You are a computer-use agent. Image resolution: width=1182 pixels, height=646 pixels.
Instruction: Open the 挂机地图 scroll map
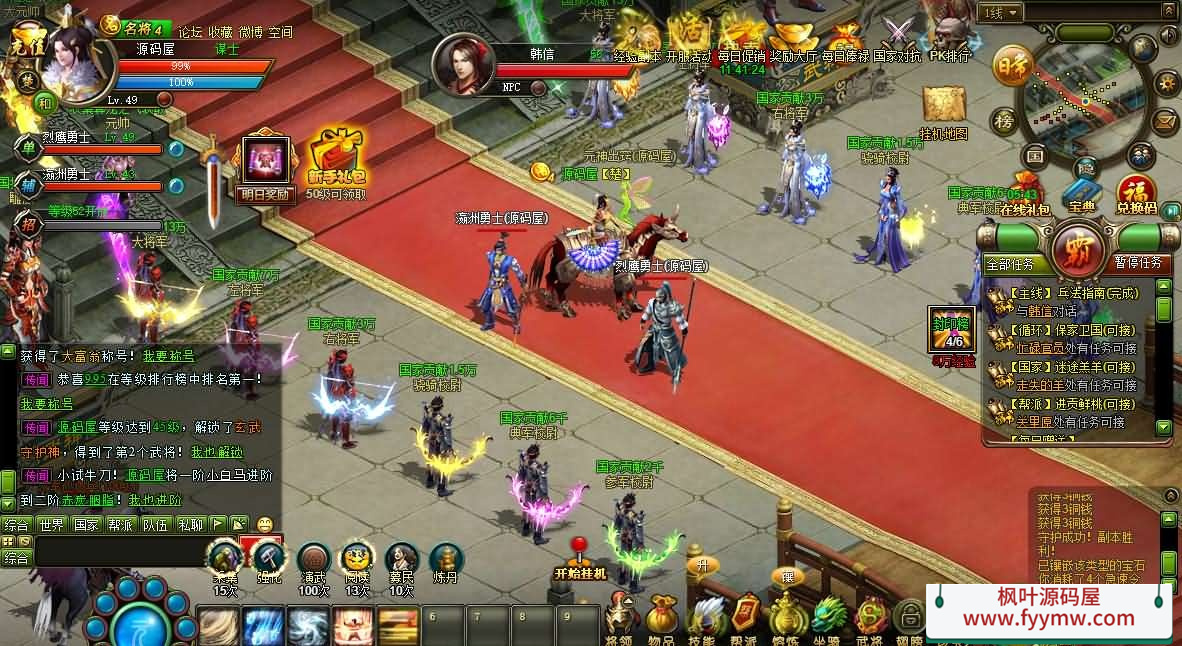pyautogui.click(x=943, y=108)
